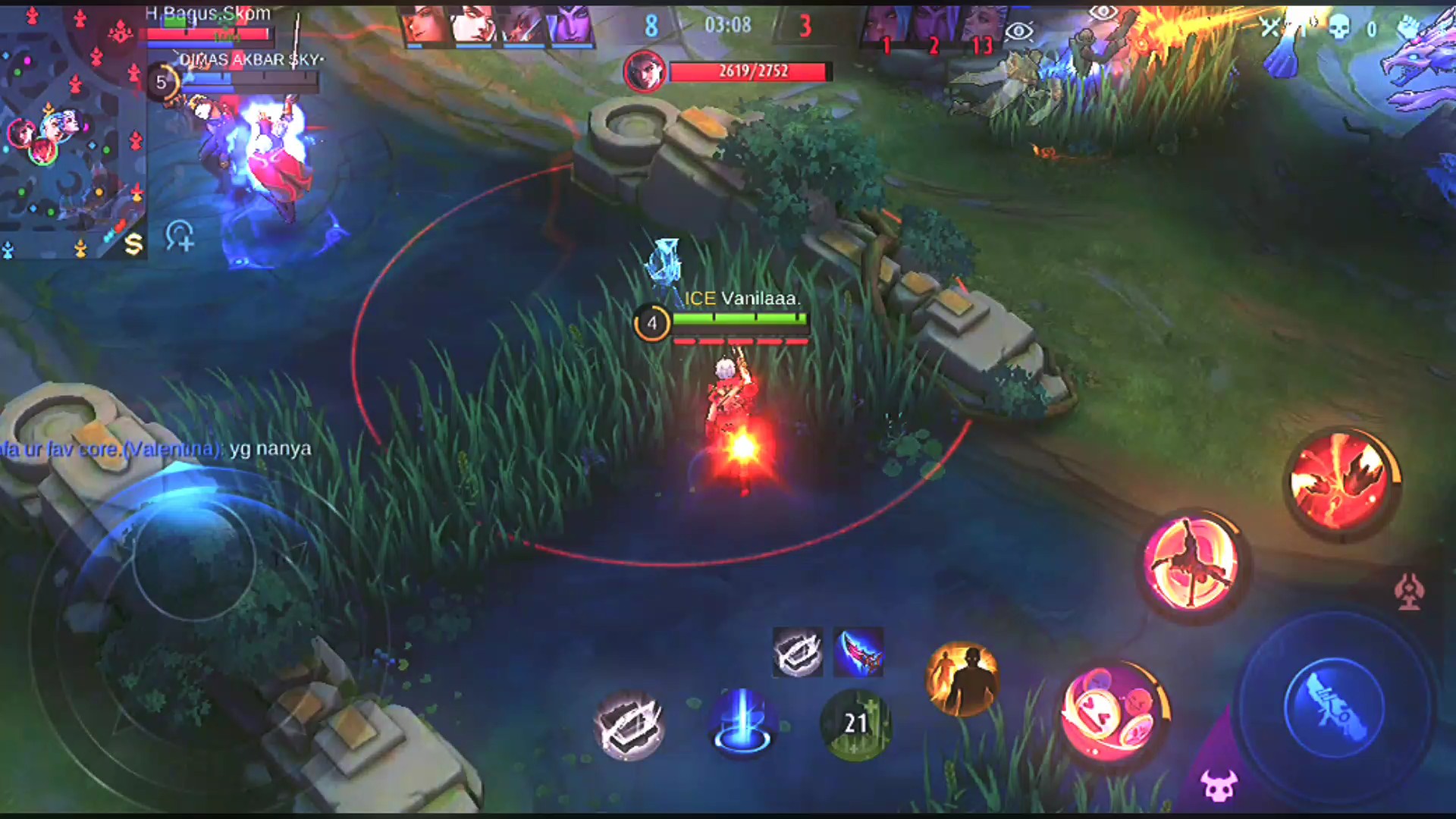
Task: Select the blue blade equipment quick-buy icon
Action: [858, 652]
